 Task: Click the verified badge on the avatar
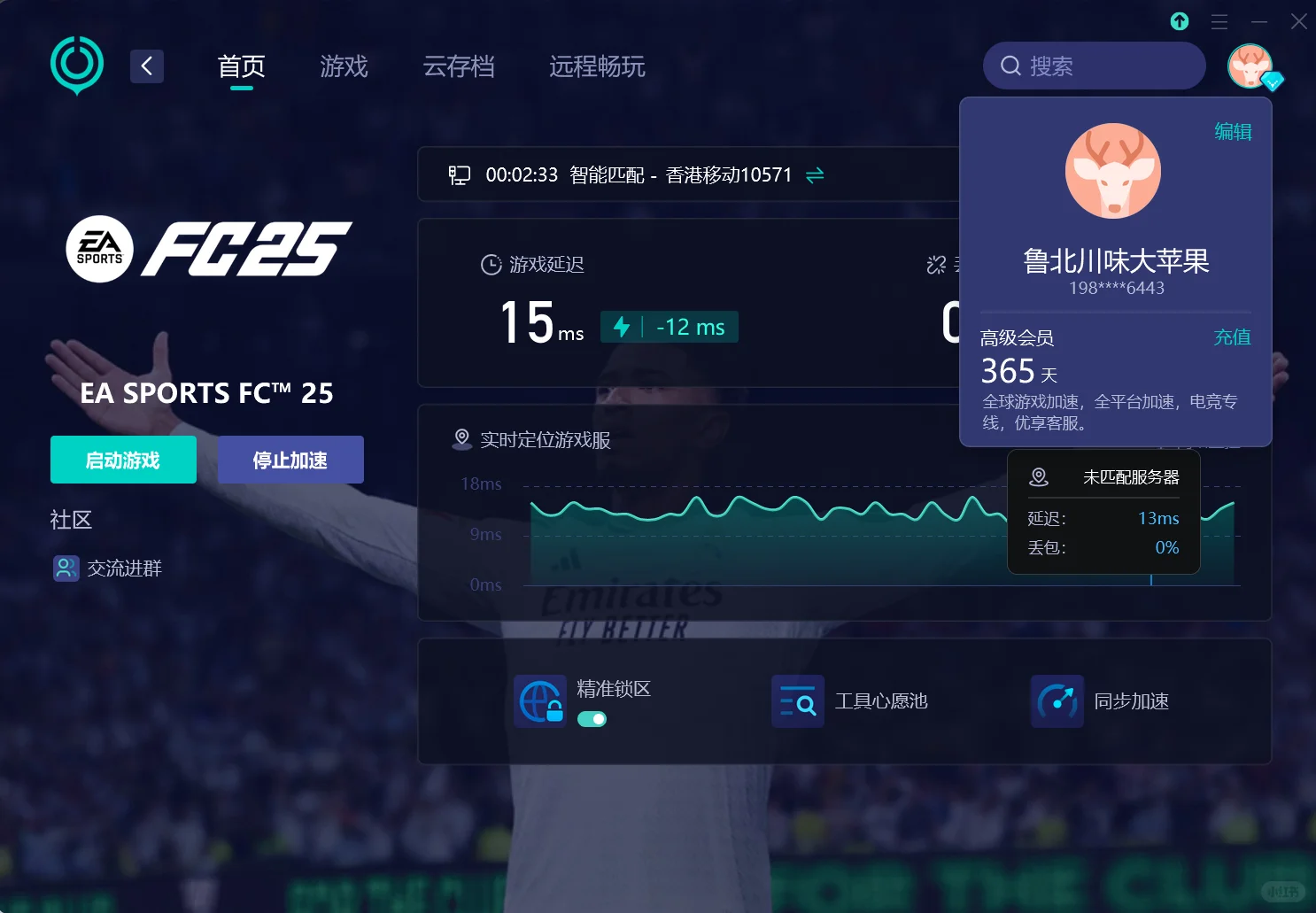1273,81
